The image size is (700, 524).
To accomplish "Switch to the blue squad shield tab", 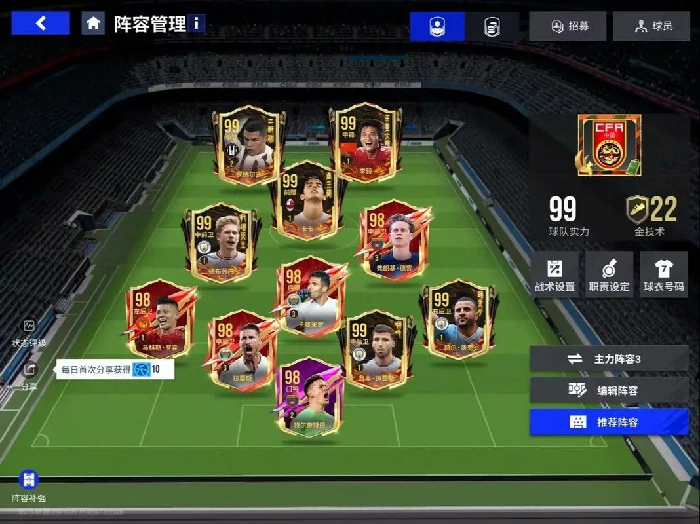I will (437, 27).
